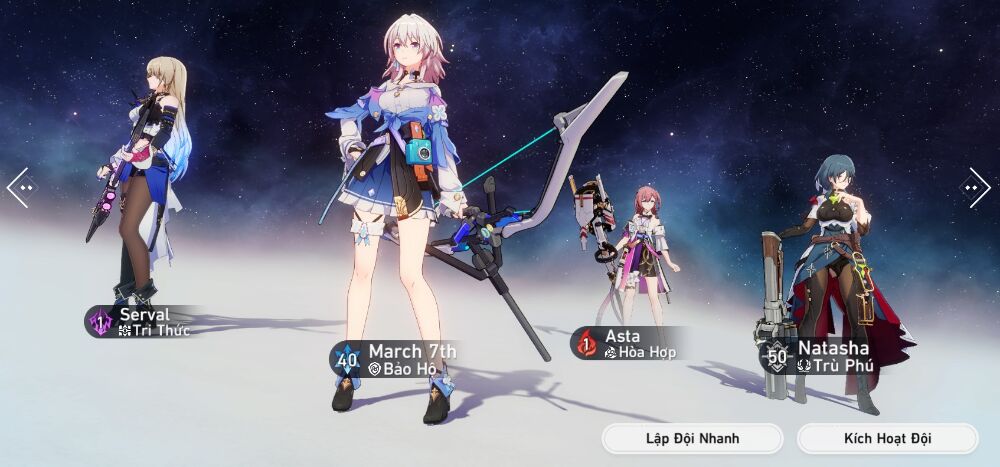Go to the previous team with left arrow
Viewport: 1000px width, 467px height.
tap(20, 187)
